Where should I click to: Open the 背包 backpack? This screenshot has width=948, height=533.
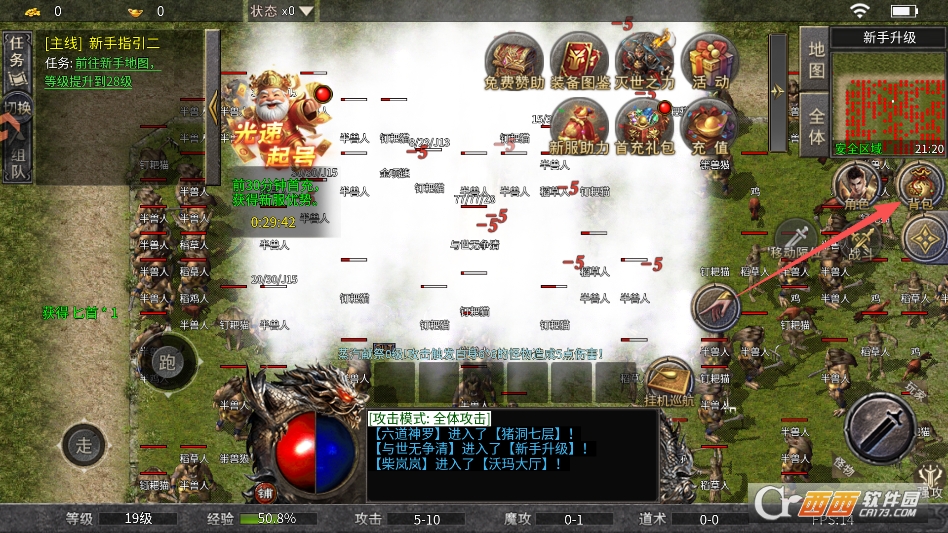tap(919, 186)
